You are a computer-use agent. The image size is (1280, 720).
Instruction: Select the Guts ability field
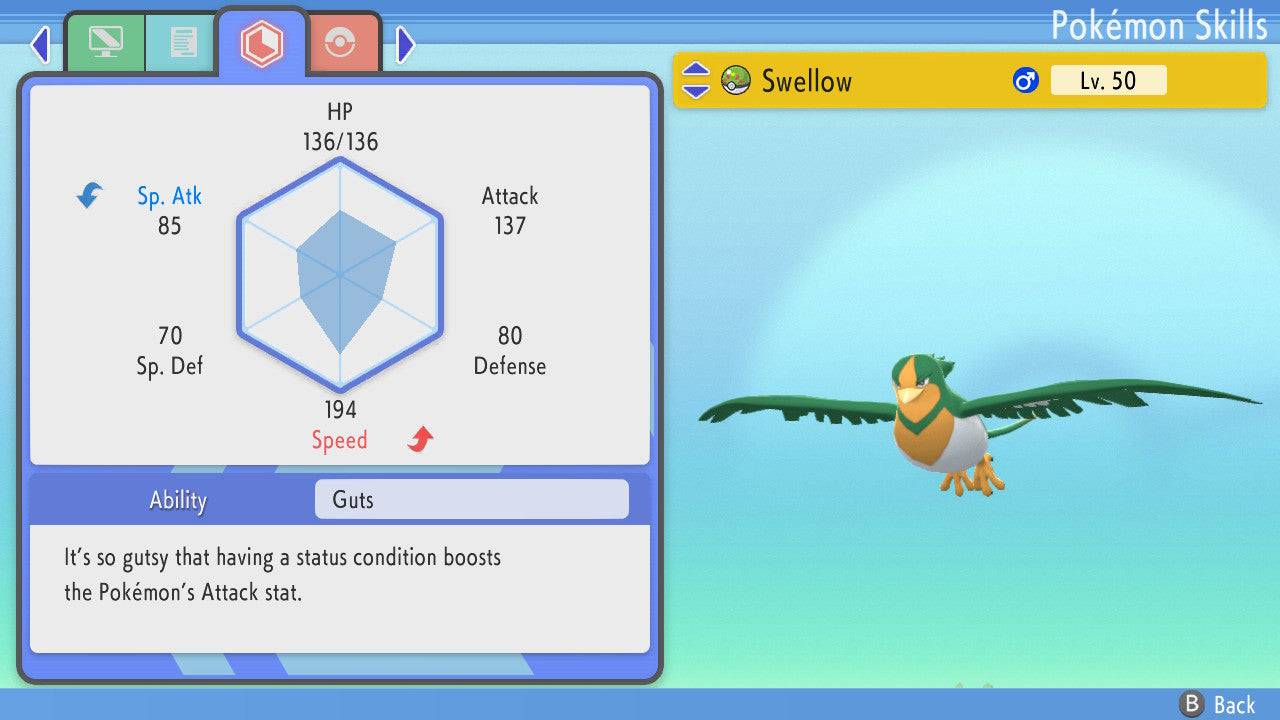(x=471, y=499)
